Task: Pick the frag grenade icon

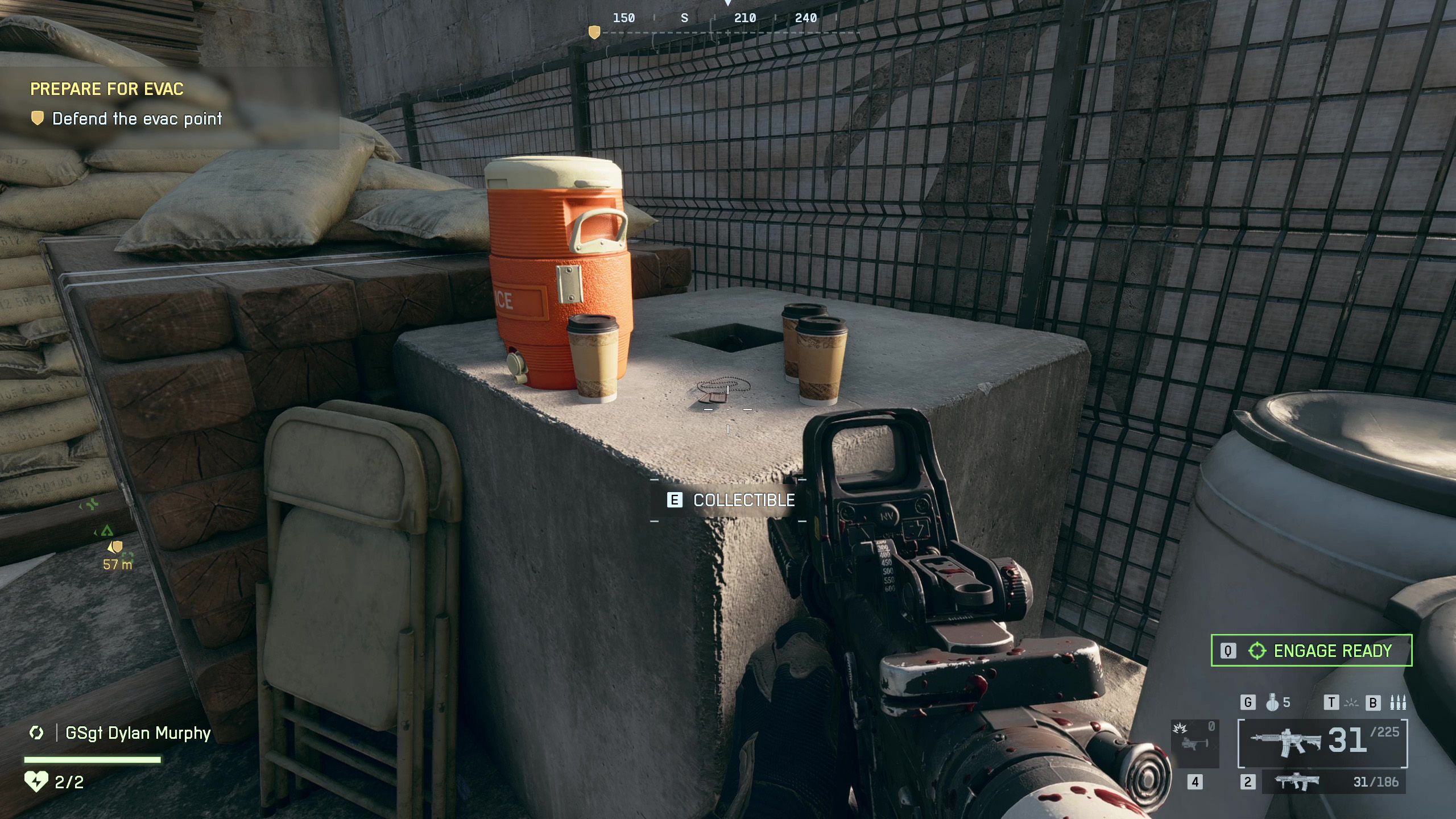Action: [1272, 702]
